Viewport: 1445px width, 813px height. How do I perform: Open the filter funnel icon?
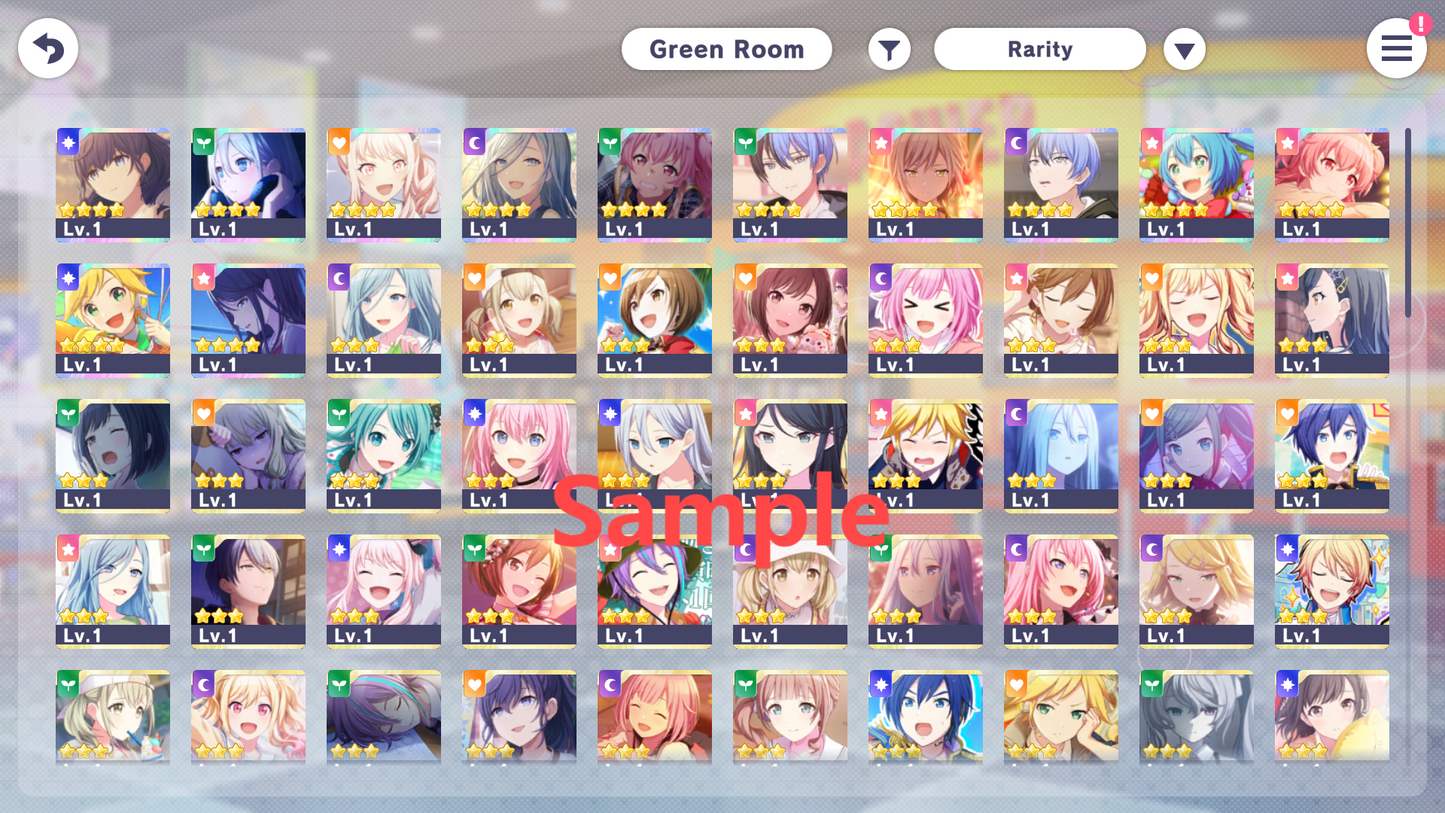click(889, 48)
